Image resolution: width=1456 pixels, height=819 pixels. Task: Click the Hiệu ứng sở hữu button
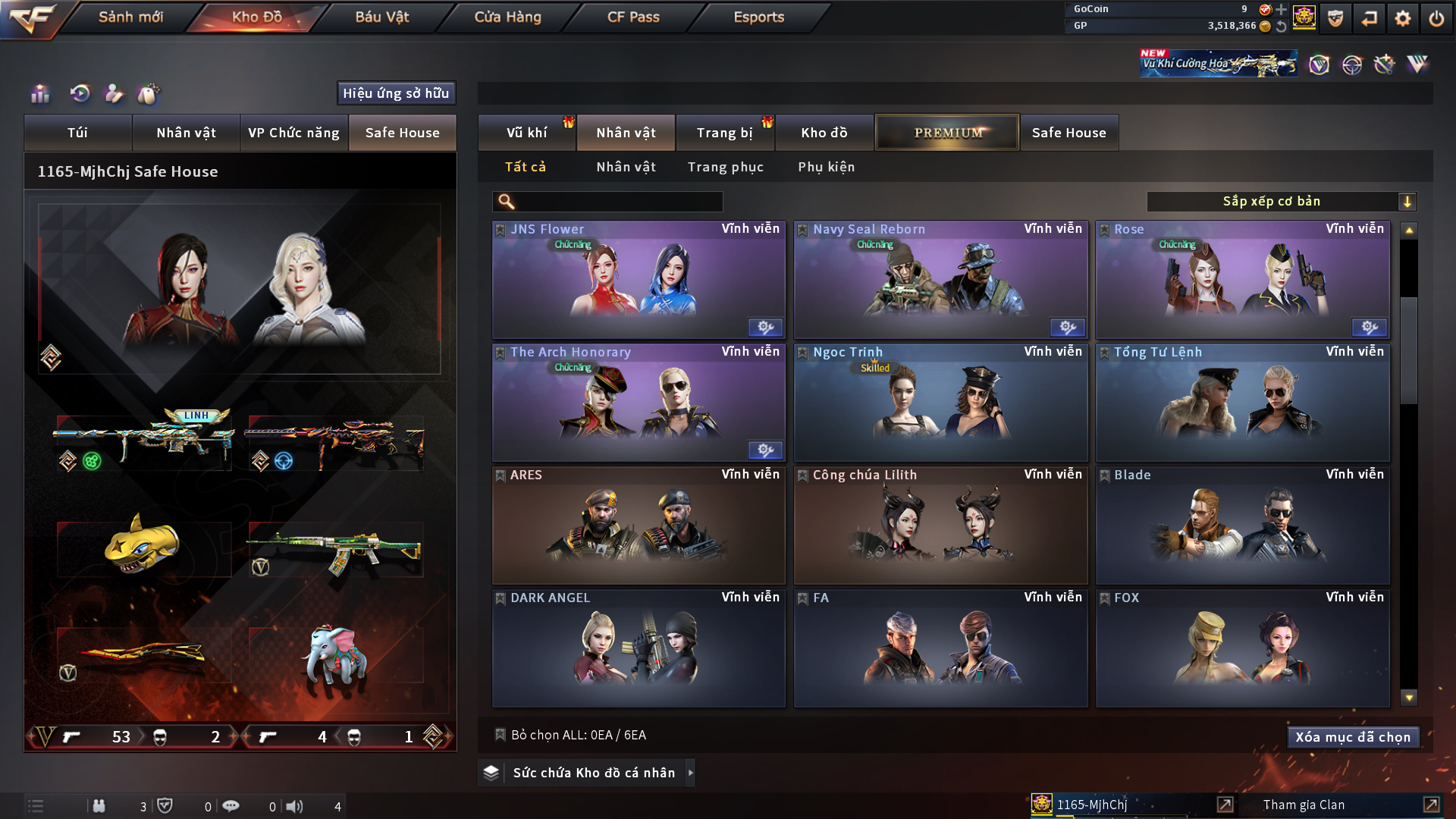tap(396, 93)
